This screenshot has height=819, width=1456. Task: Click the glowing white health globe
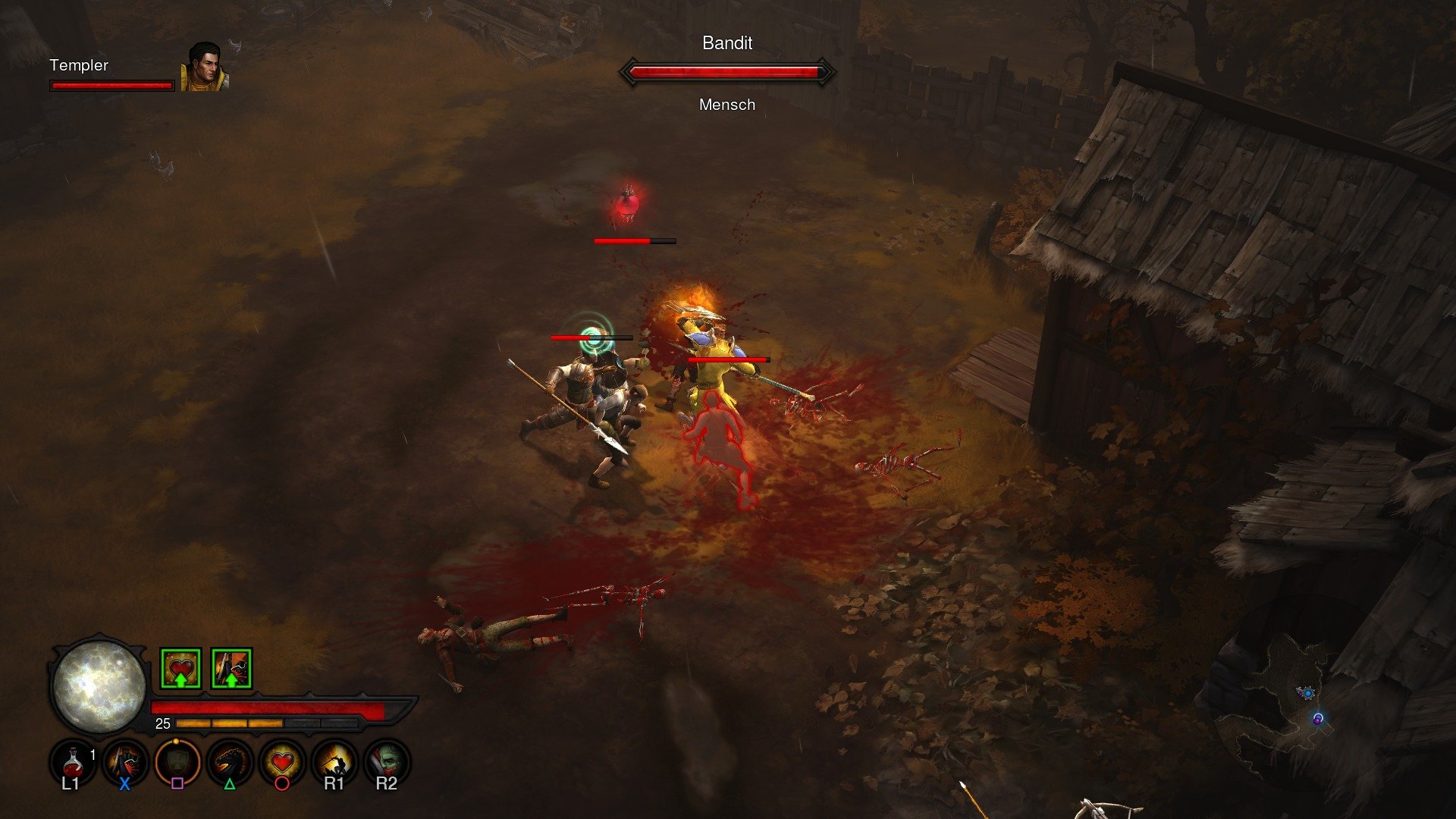pyautogui.click(x=99, y=689)
